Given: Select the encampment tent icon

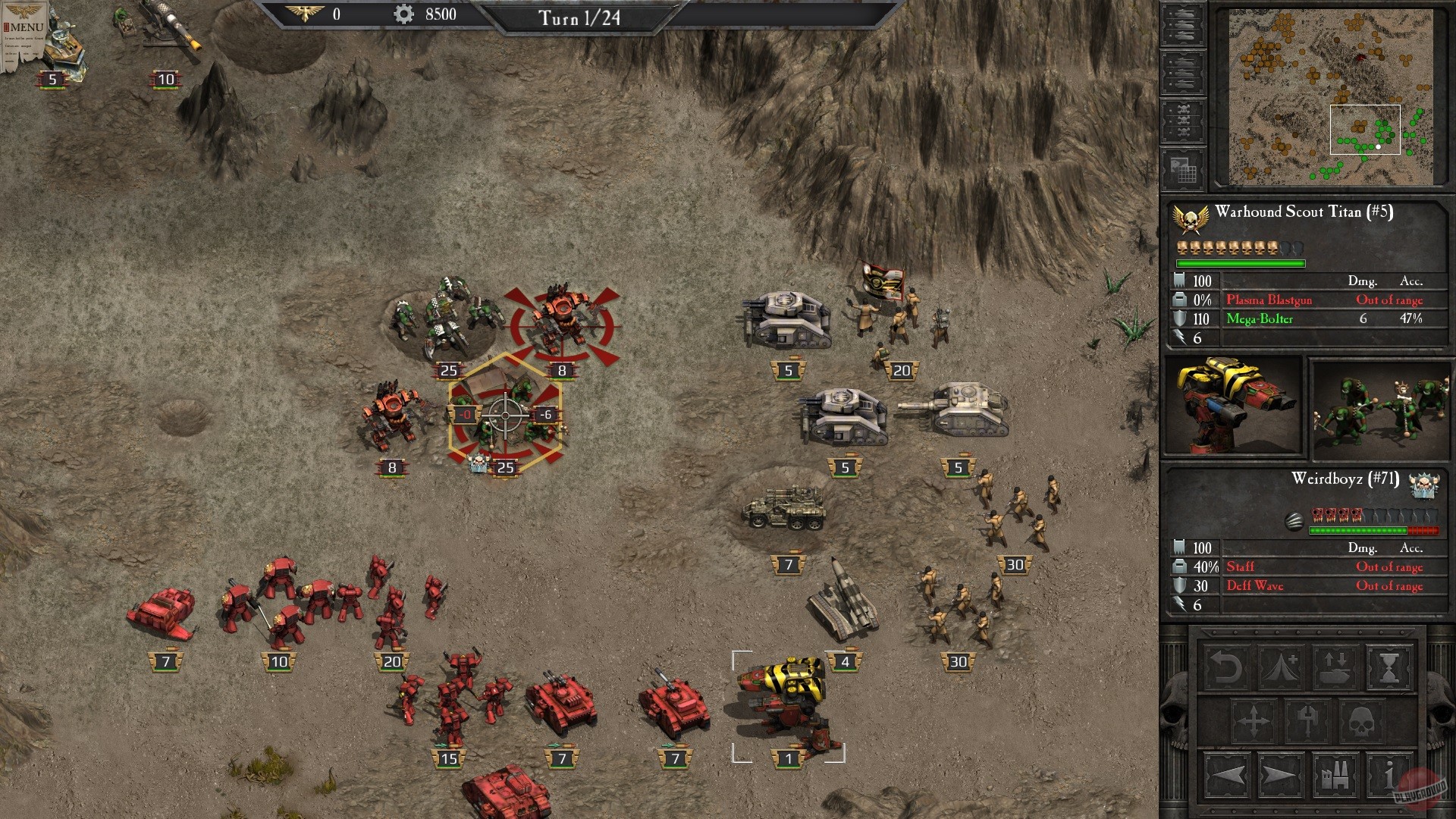Looking at the screenshot, I should coord(1281,669).
